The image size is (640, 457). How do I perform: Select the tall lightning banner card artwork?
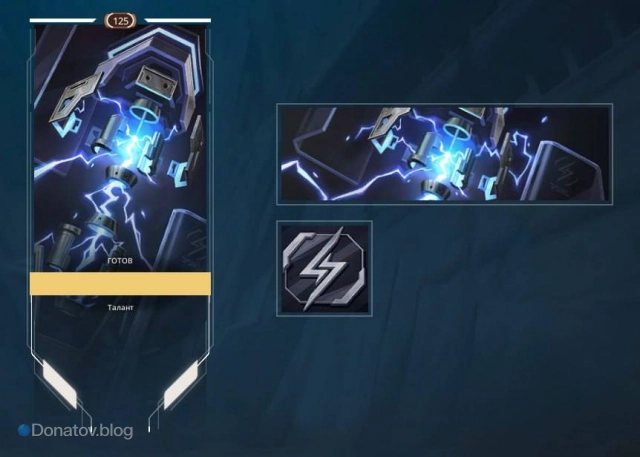point(120,140)
